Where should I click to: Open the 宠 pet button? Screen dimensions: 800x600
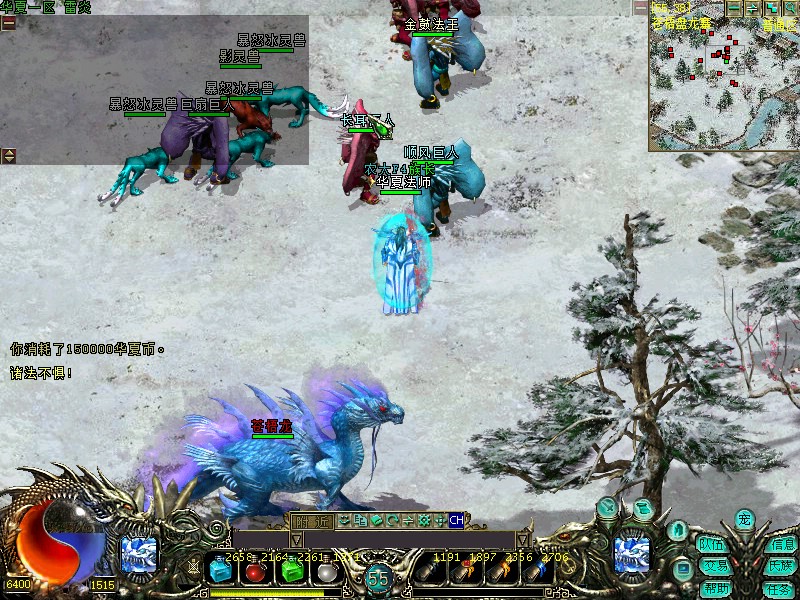point(744,519)
